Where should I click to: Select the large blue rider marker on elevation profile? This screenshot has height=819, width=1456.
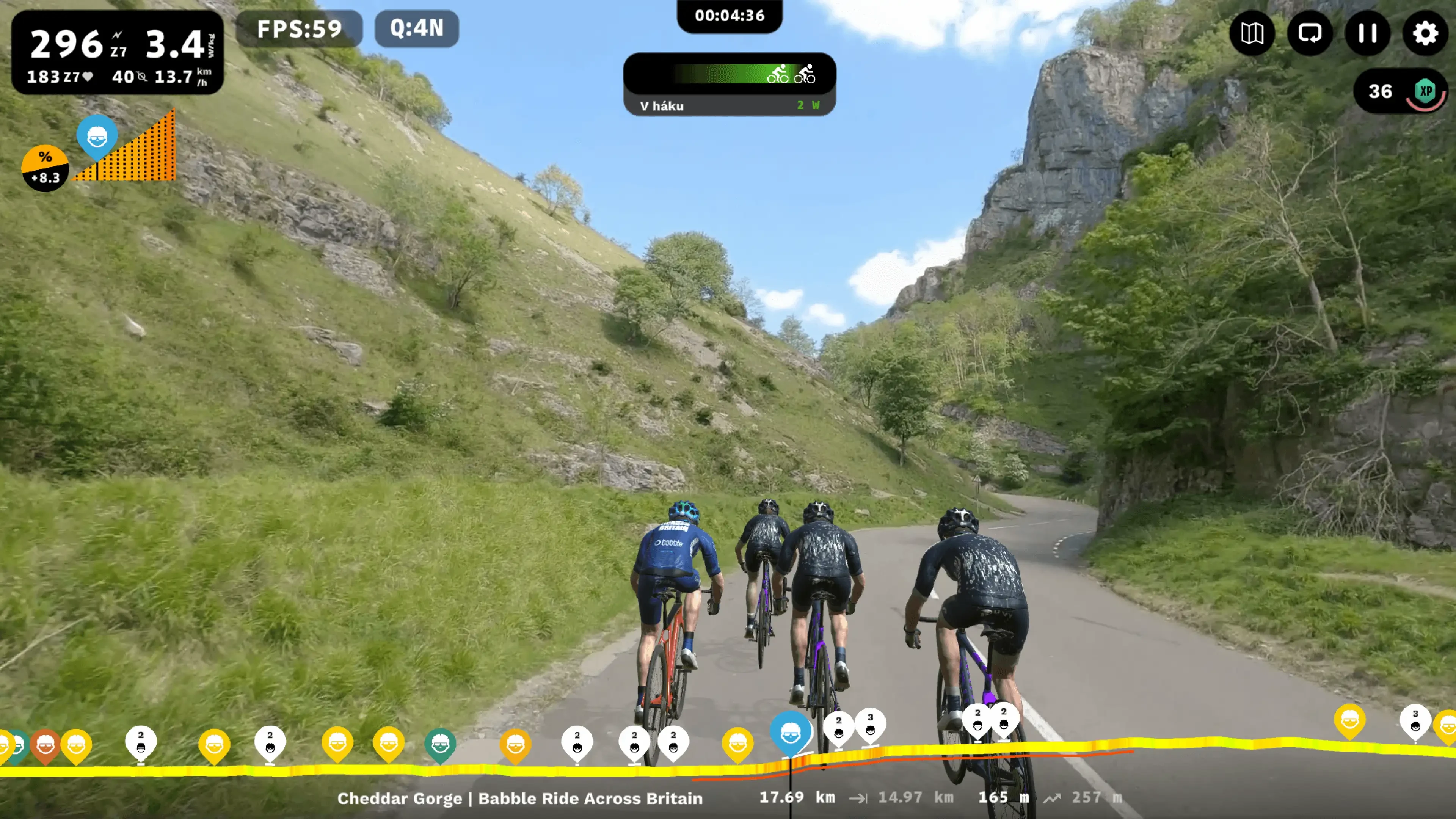pyautogui.click(x=790, y=733)
